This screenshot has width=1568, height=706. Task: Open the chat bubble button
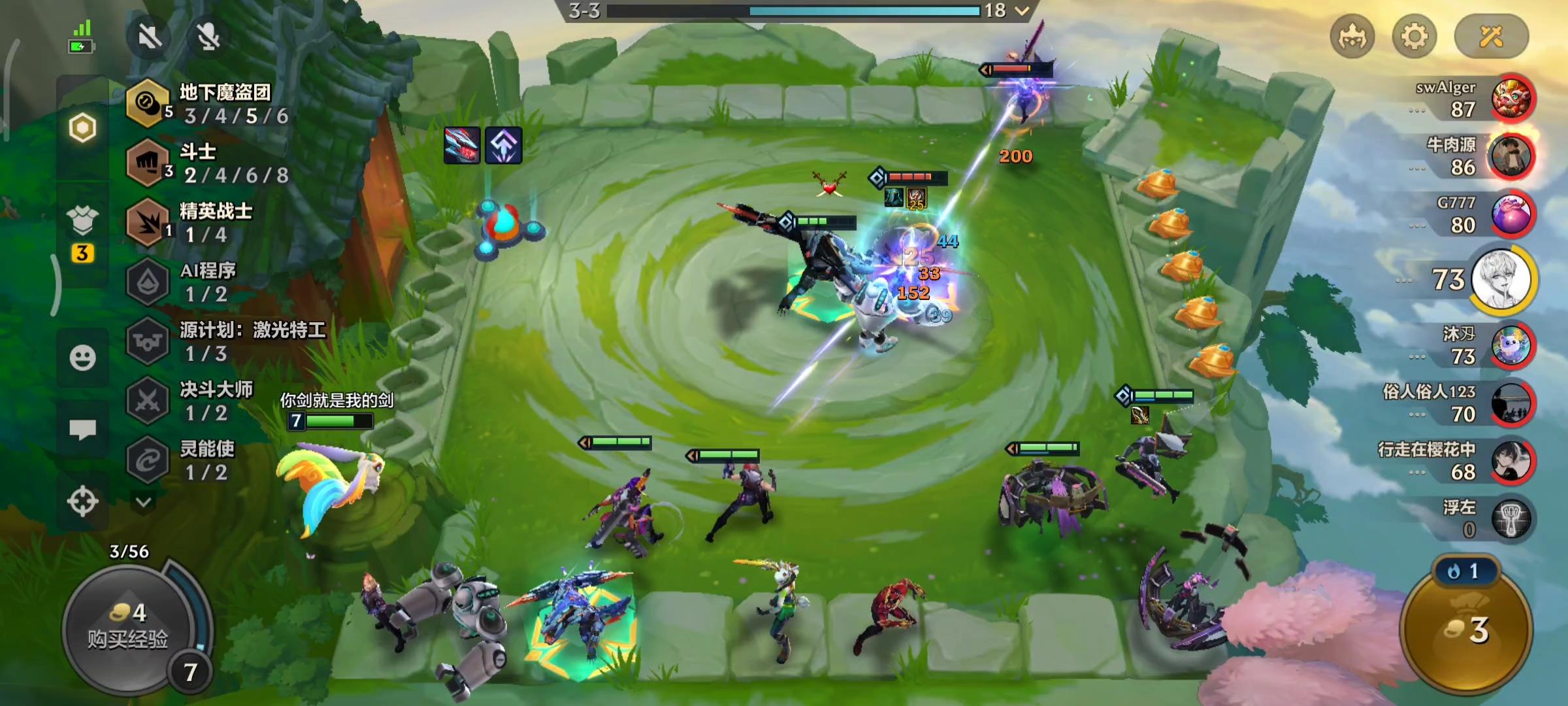click(x=82, y=429)
